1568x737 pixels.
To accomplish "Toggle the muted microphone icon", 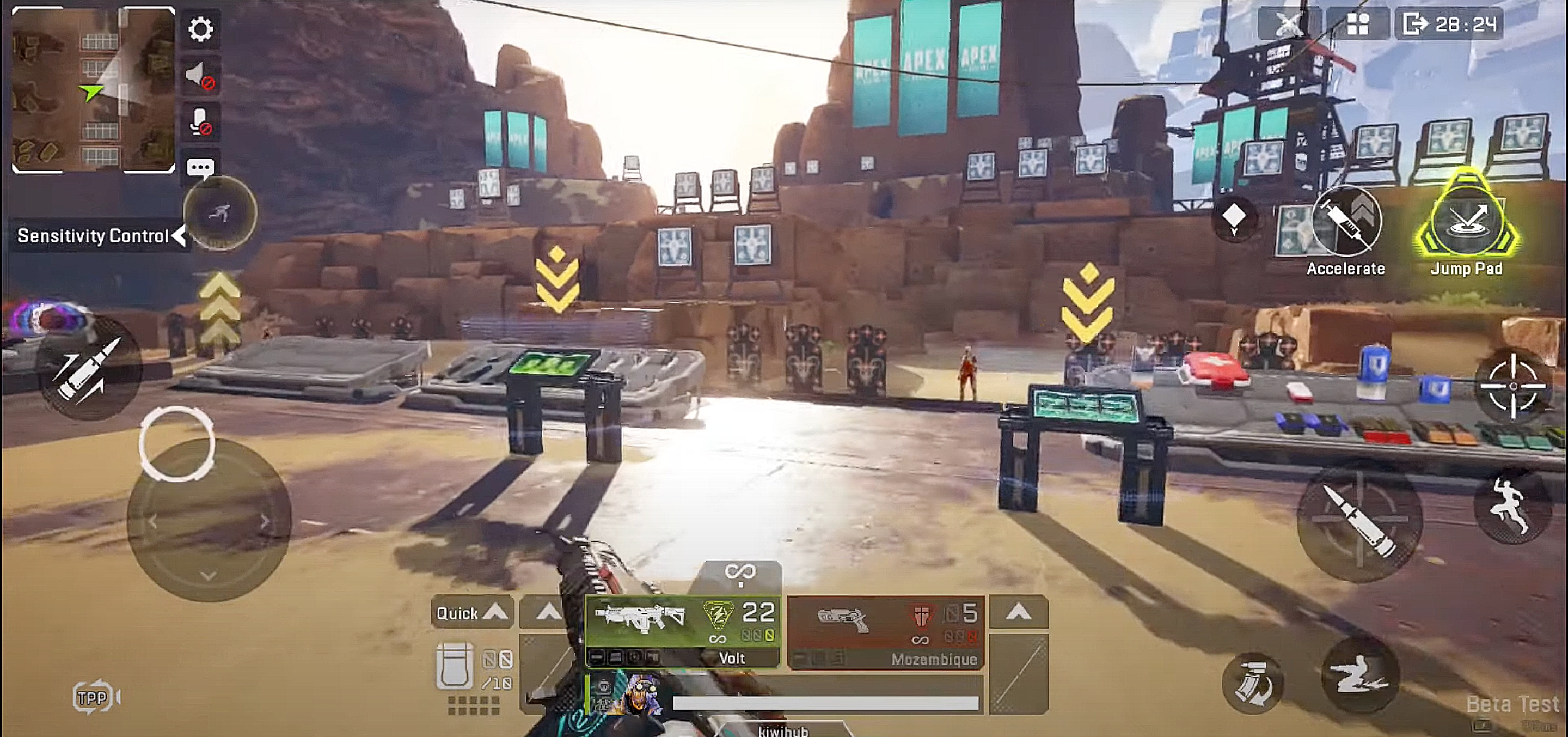I will pos(200,122).
